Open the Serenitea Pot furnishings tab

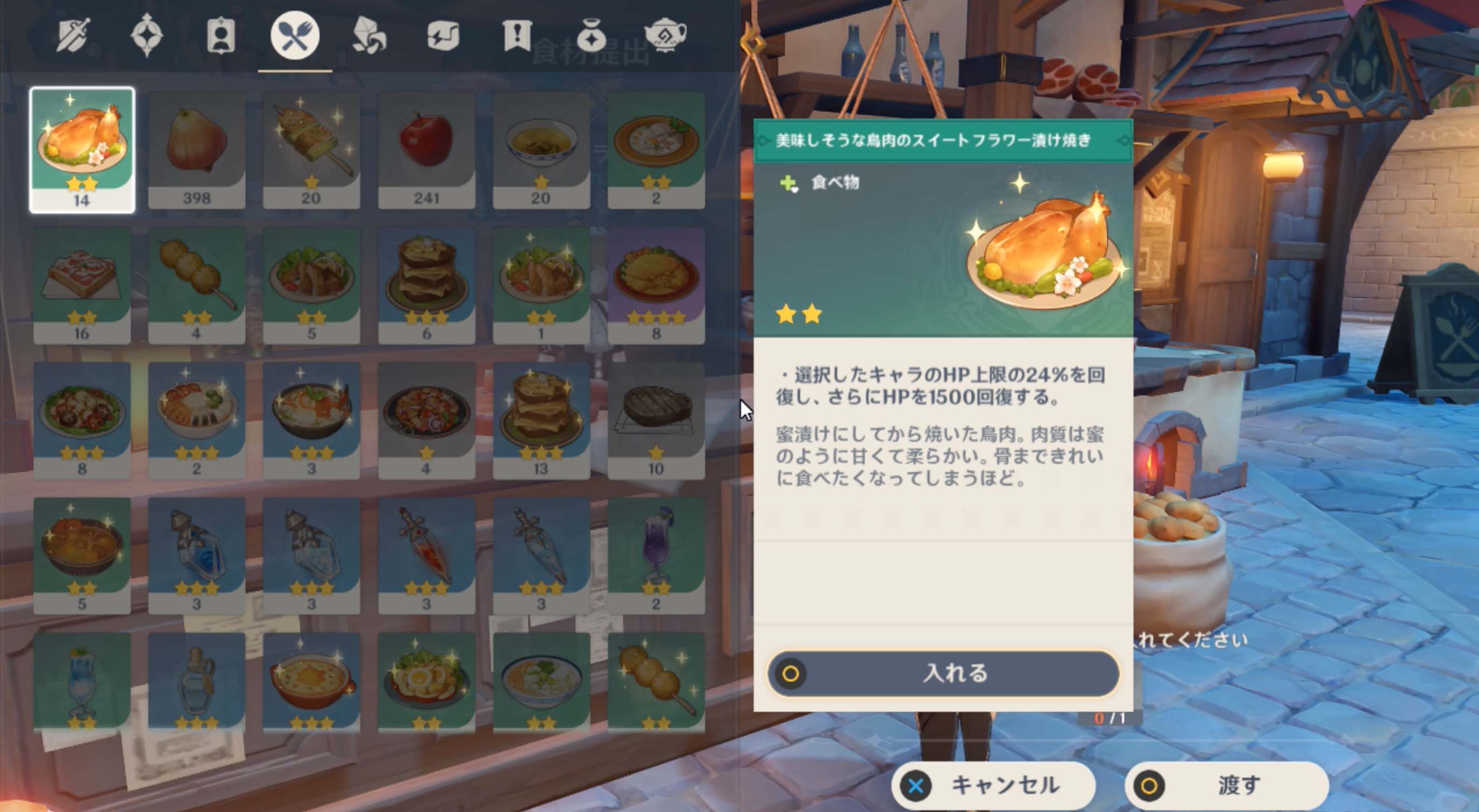pyautogui.click(x=666, y=35)
